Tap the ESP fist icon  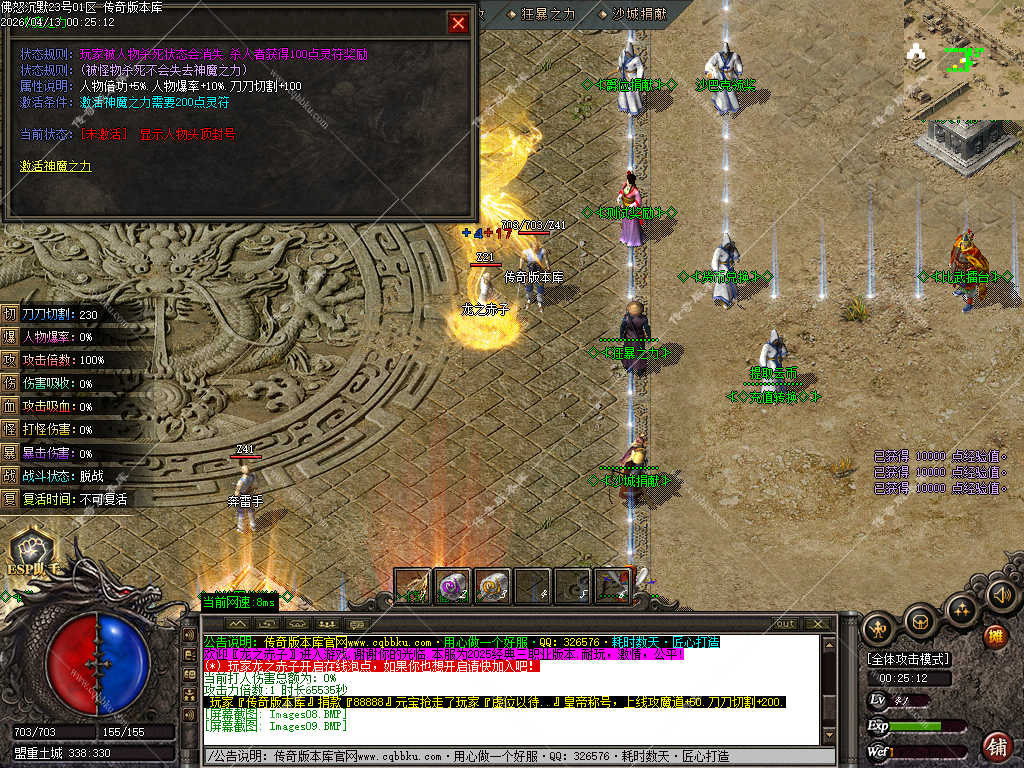coord(31,552)
